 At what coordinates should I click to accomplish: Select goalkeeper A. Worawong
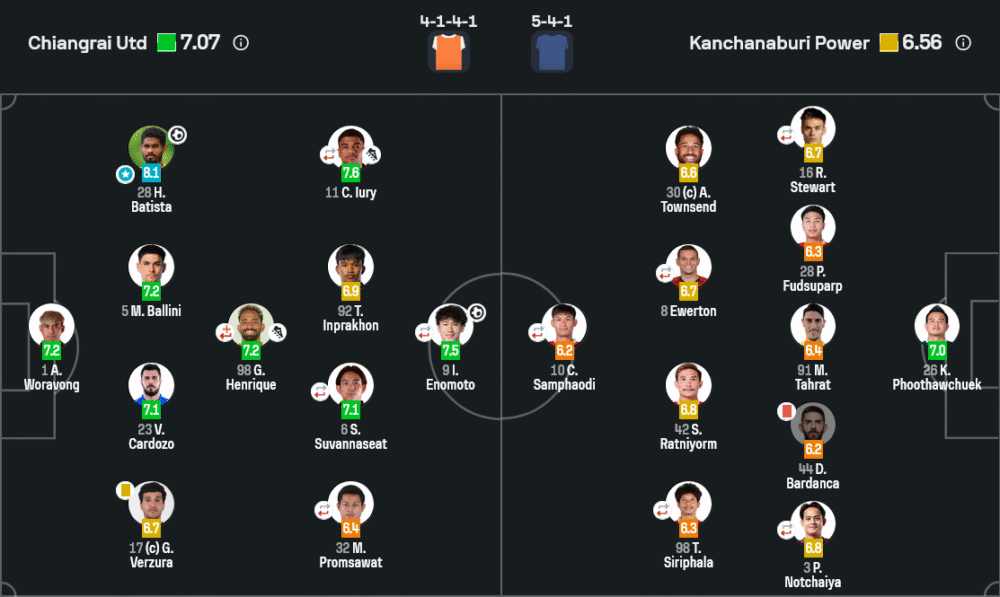coord(51,326)
